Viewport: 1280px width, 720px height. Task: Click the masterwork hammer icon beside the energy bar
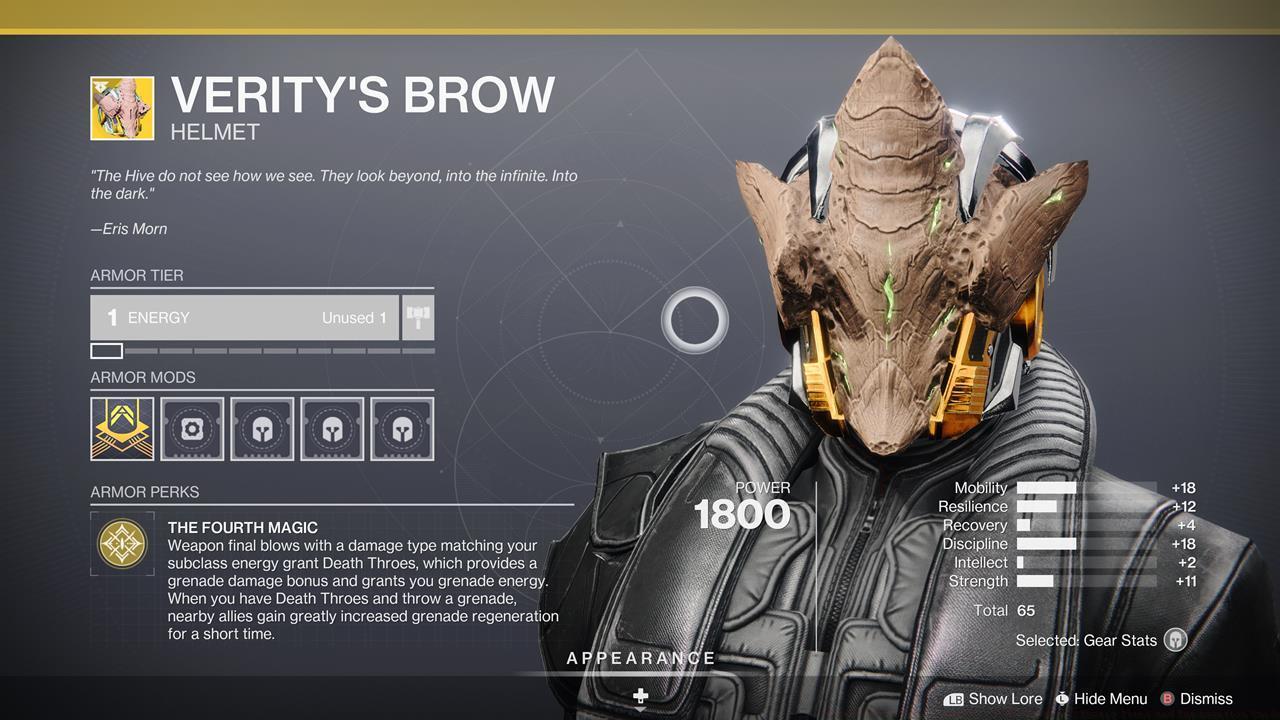coord(417,317)
